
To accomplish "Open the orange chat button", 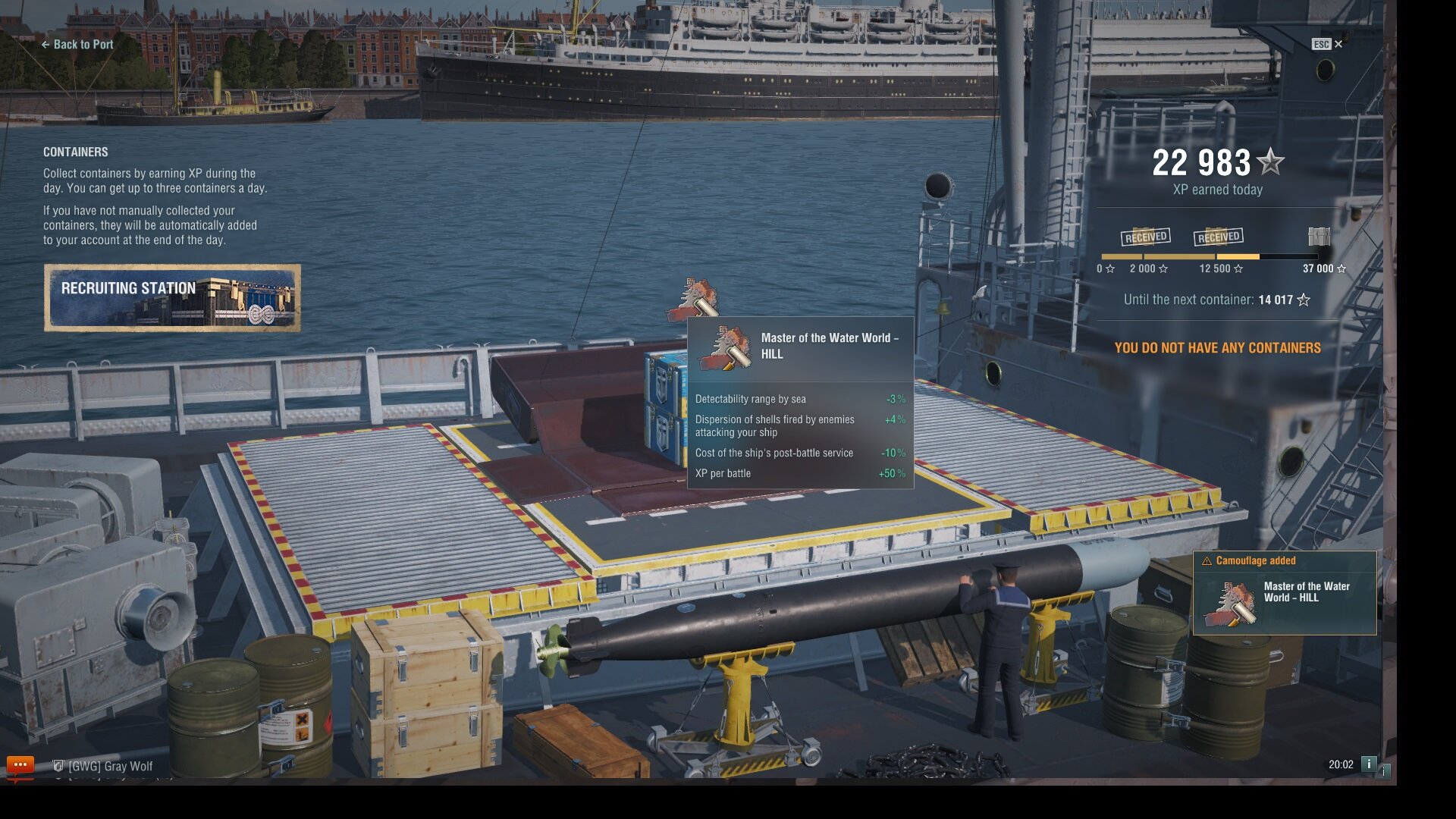I will (x=20, y=764).
